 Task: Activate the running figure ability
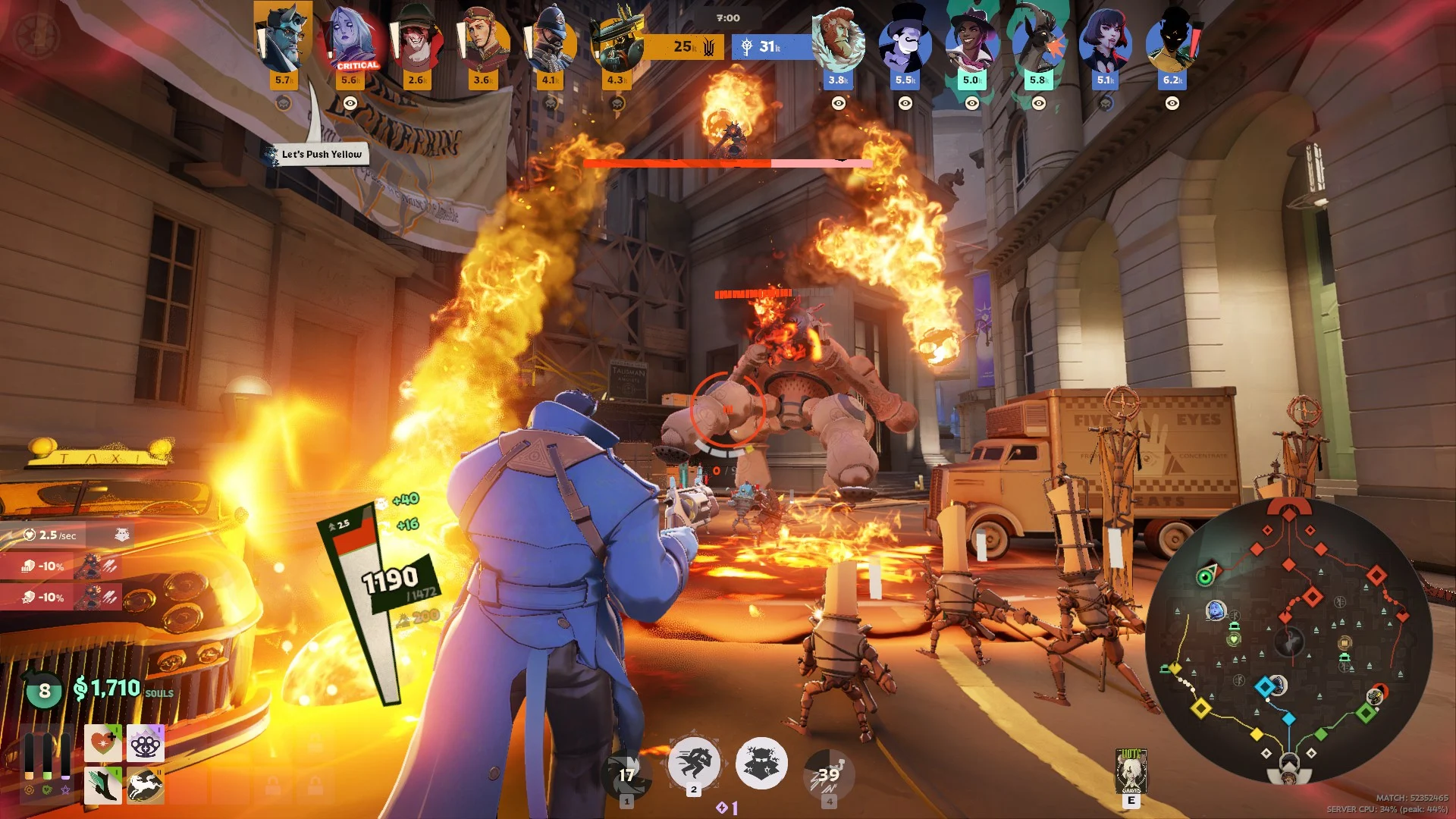click(x=694, y=763)
